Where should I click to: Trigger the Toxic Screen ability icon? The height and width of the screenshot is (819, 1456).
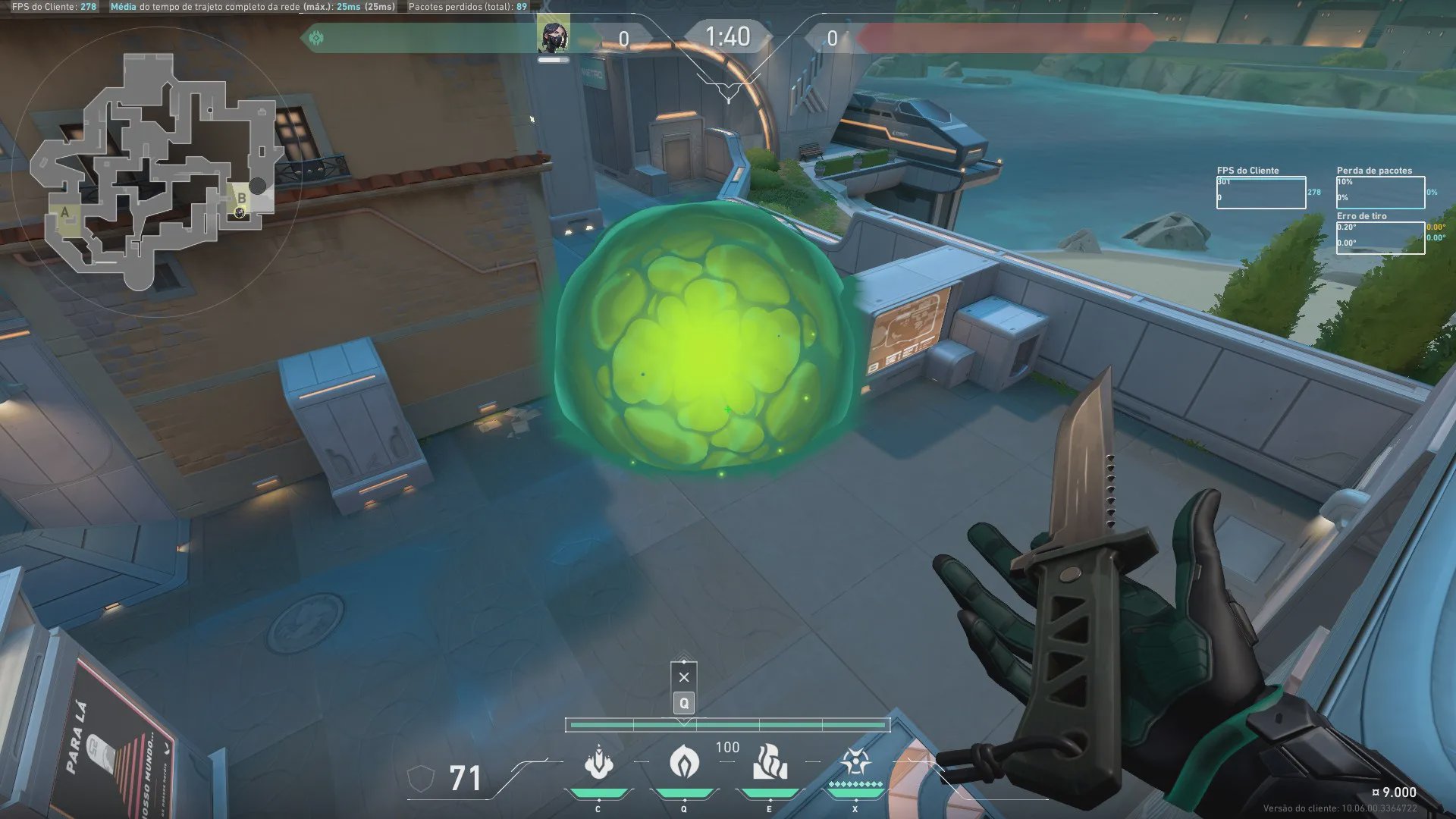(x=769, y=762)
